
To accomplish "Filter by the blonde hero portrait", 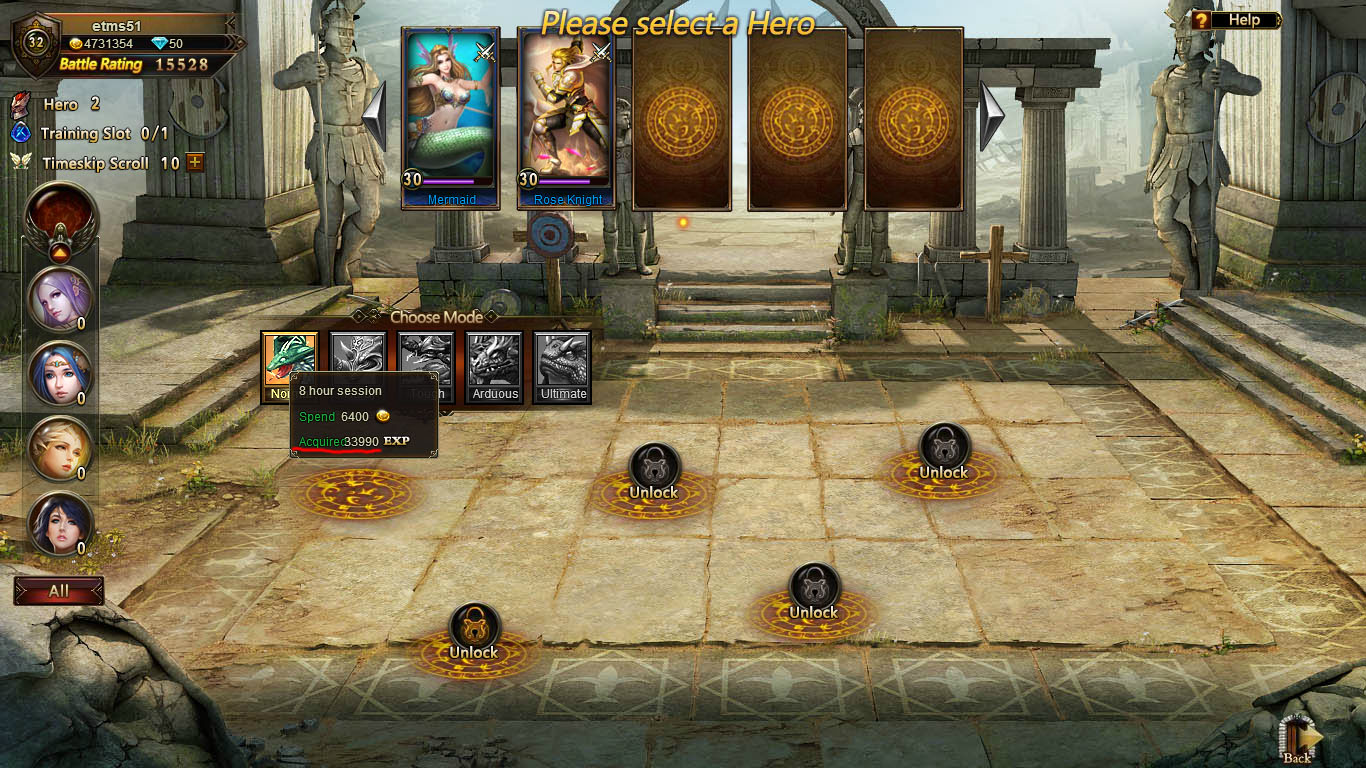I will tap(60, 449).
